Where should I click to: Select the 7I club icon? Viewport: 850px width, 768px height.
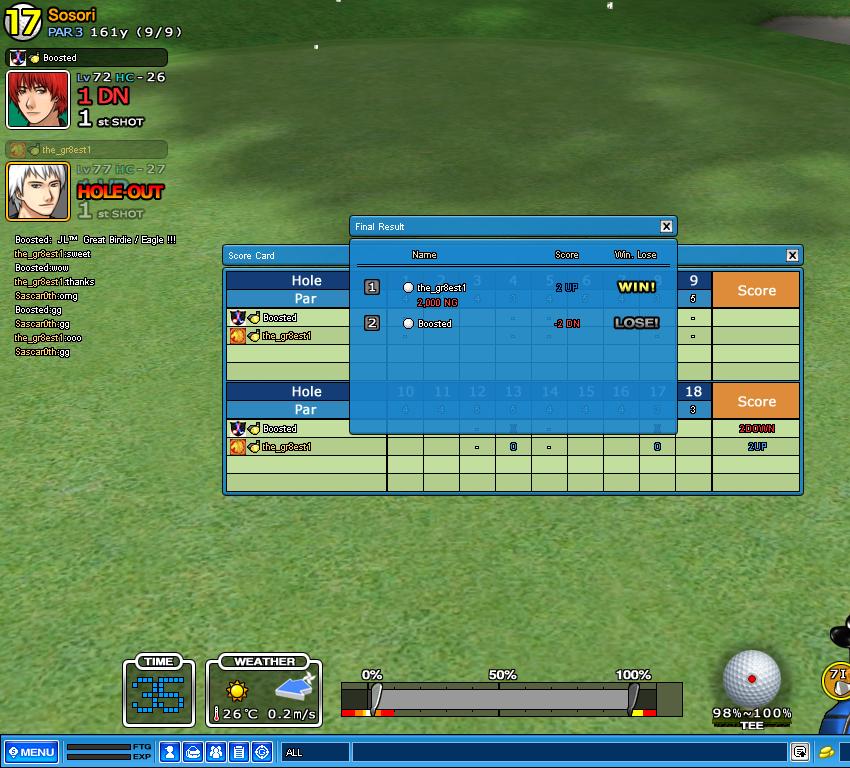(x=837, y=680)
